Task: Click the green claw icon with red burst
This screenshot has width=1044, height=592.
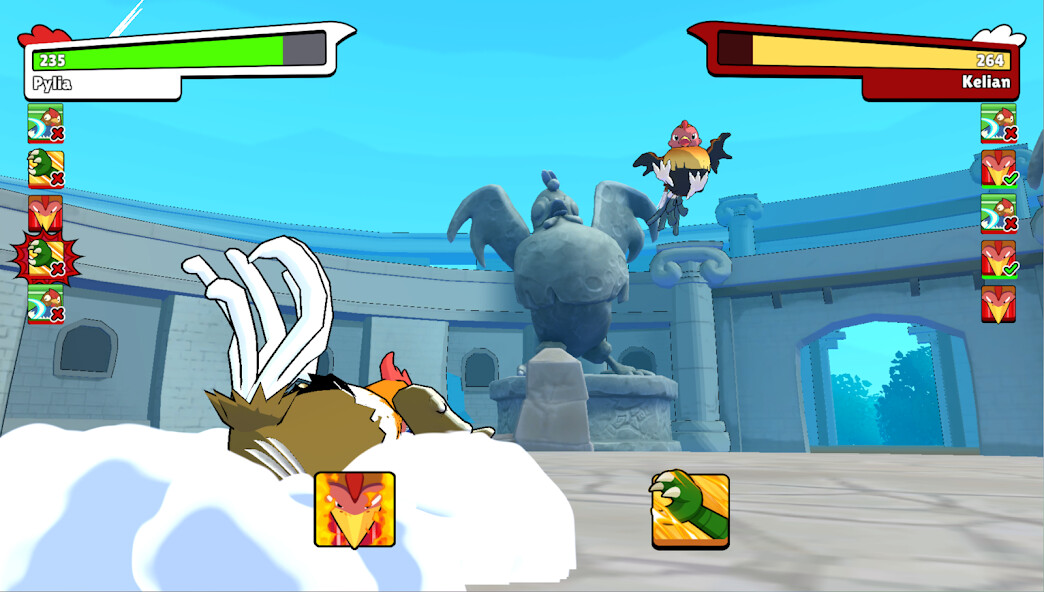Action: click(45, 258)
